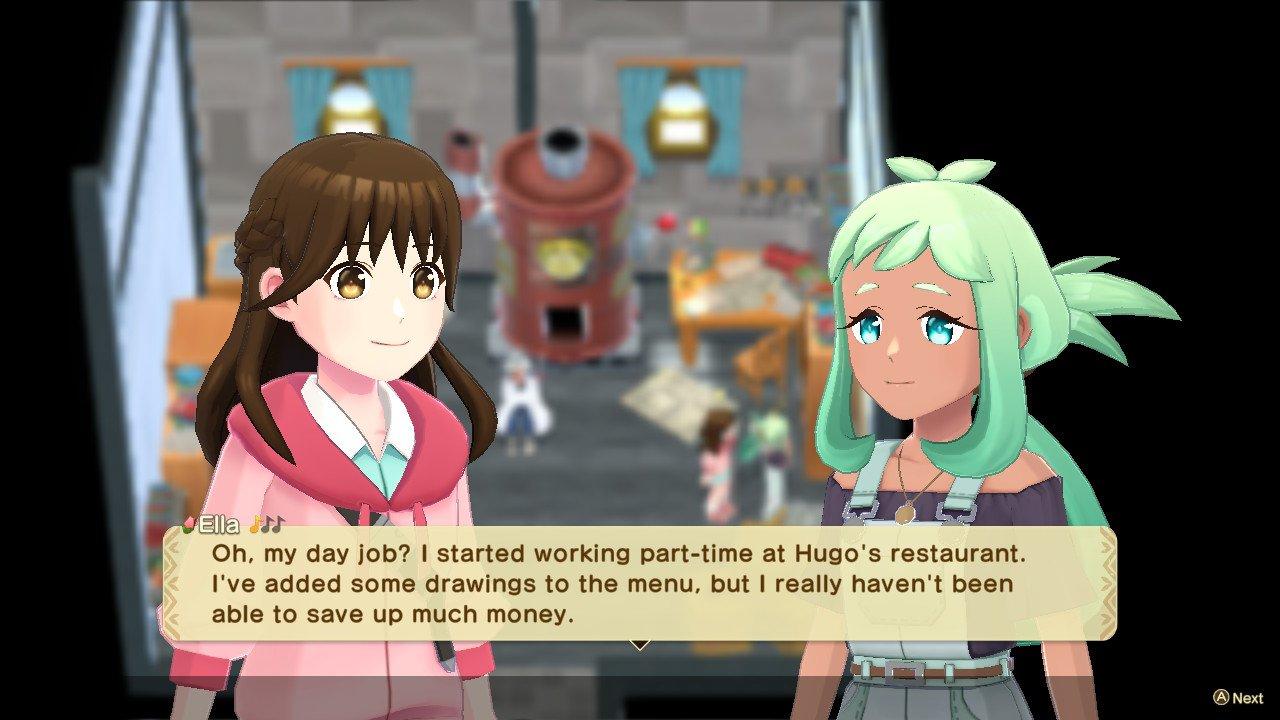The image size is (1280, 720).
Task: Click the yellow musical note next to Ella
Action: [252, 522]
